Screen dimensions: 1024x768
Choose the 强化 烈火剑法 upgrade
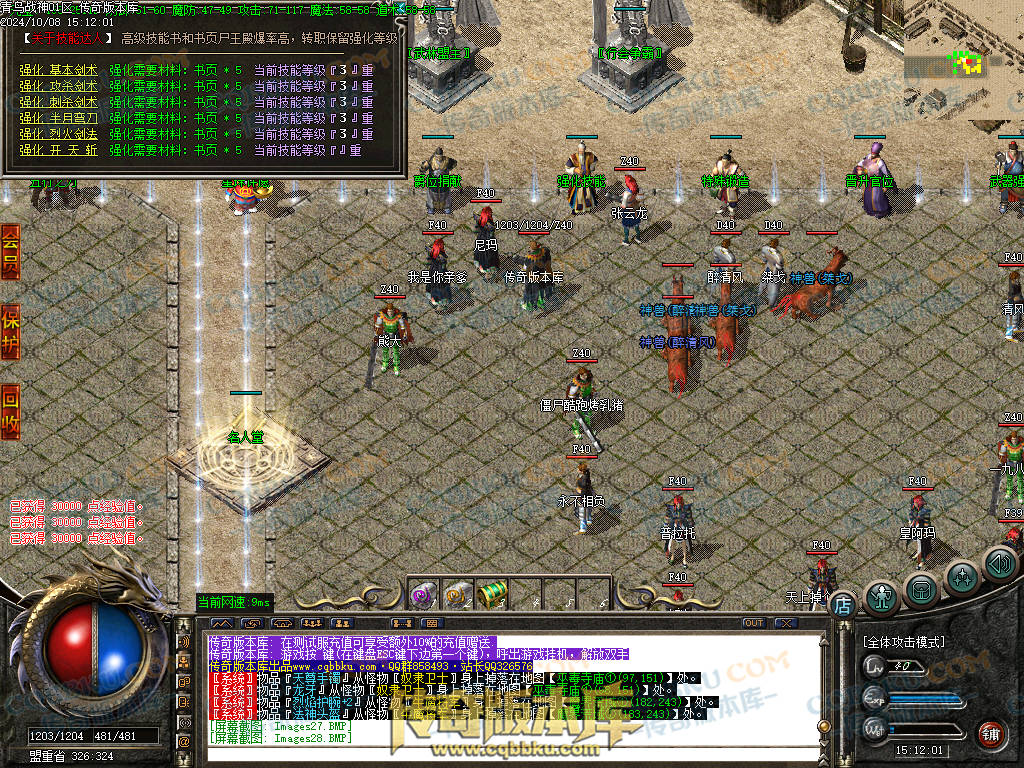[x=59, y=134]
